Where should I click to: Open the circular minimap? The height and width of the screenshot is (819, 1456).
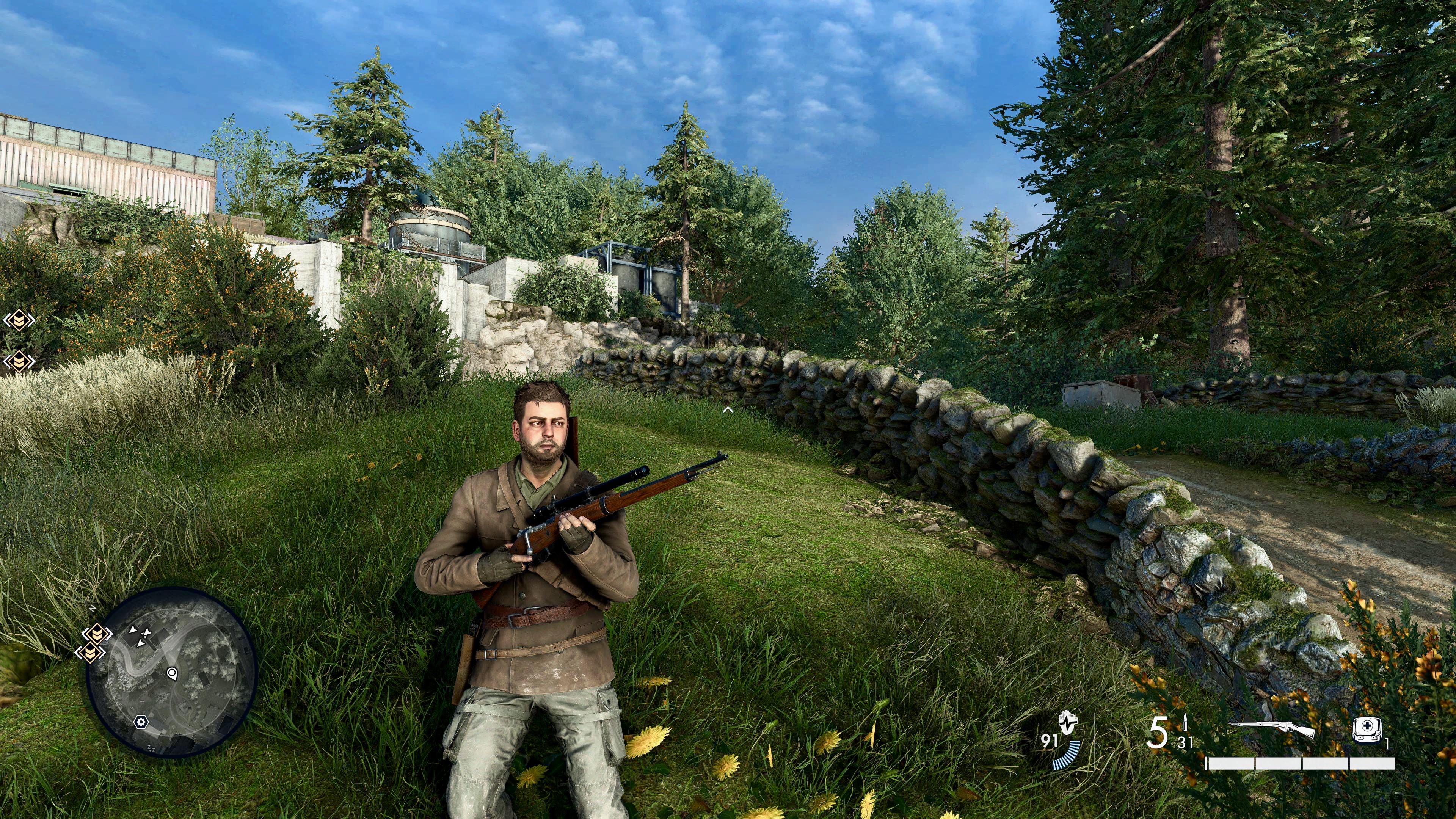pos(173,672)
